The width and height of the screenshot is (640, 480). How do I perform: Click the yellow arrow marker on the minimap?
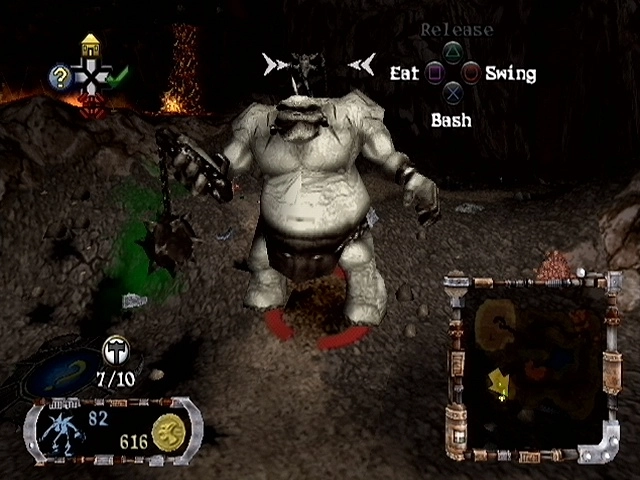498,380
